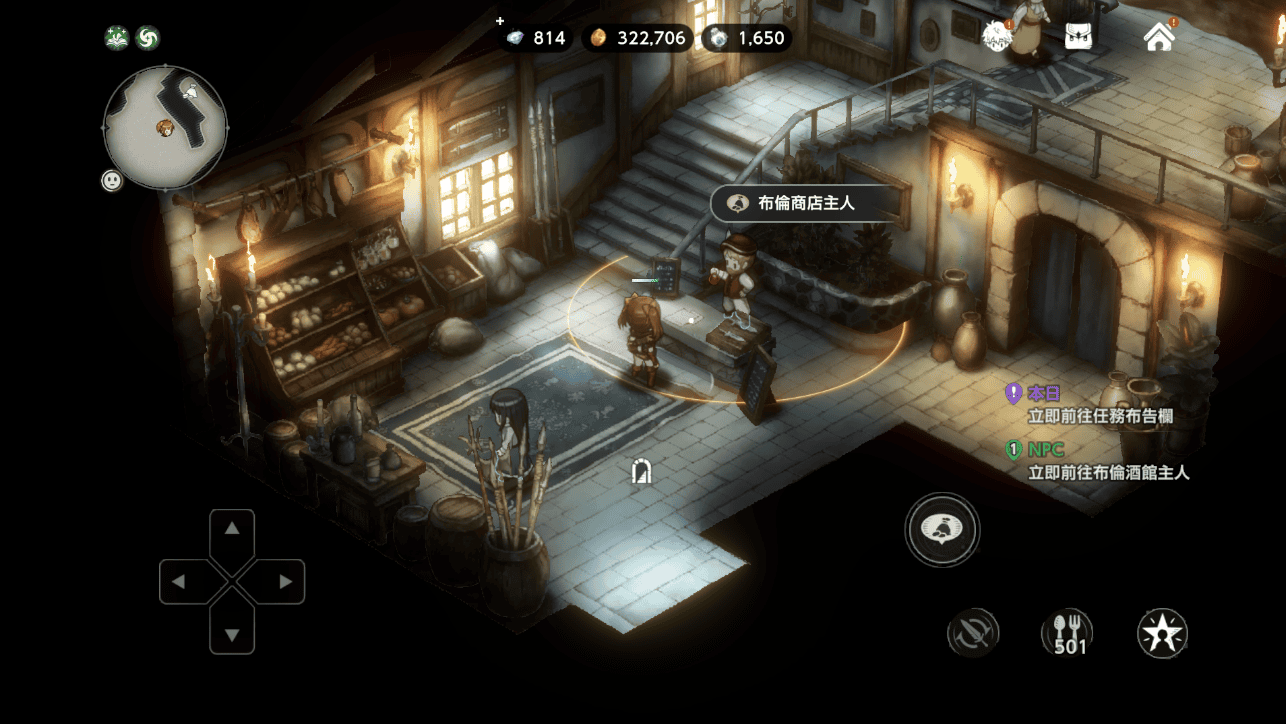Screen dimensions: 1286x724
Task: Open the circular minimap
Action: [165, 127]
